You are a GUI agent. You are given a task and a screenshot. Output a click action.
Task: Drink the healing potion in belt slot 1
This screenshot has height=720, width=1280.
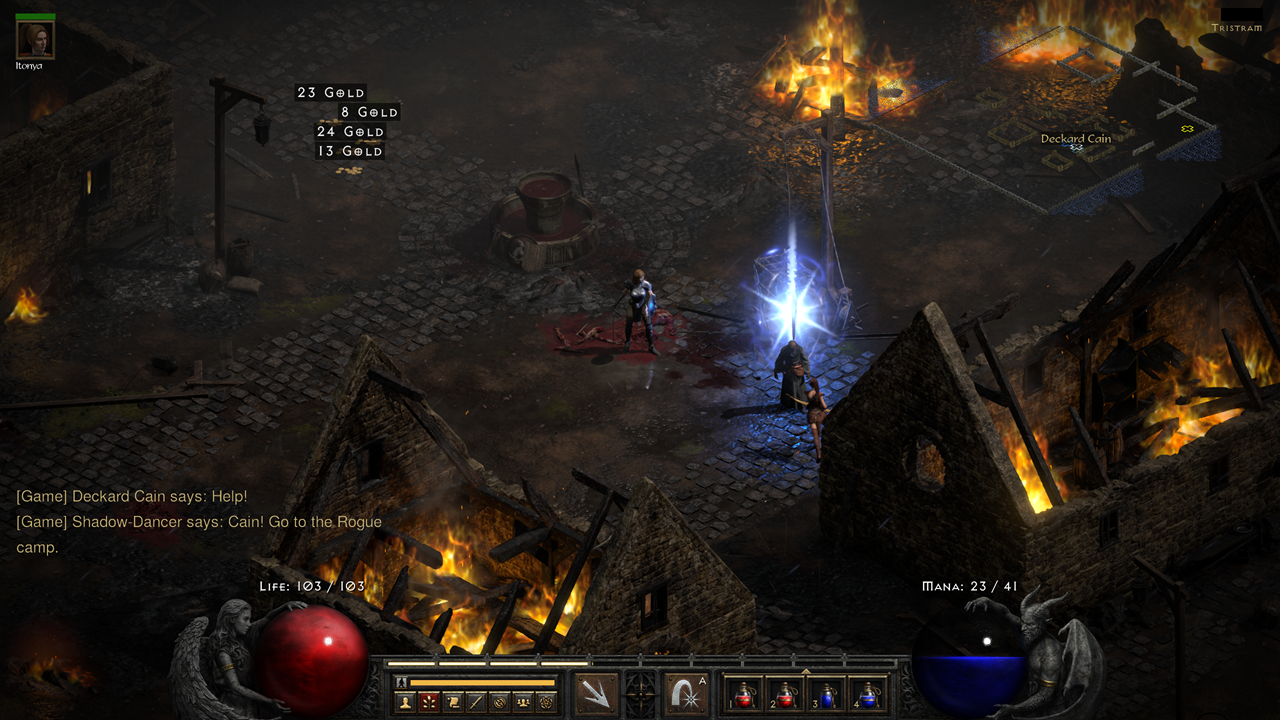tap(743, 694)
